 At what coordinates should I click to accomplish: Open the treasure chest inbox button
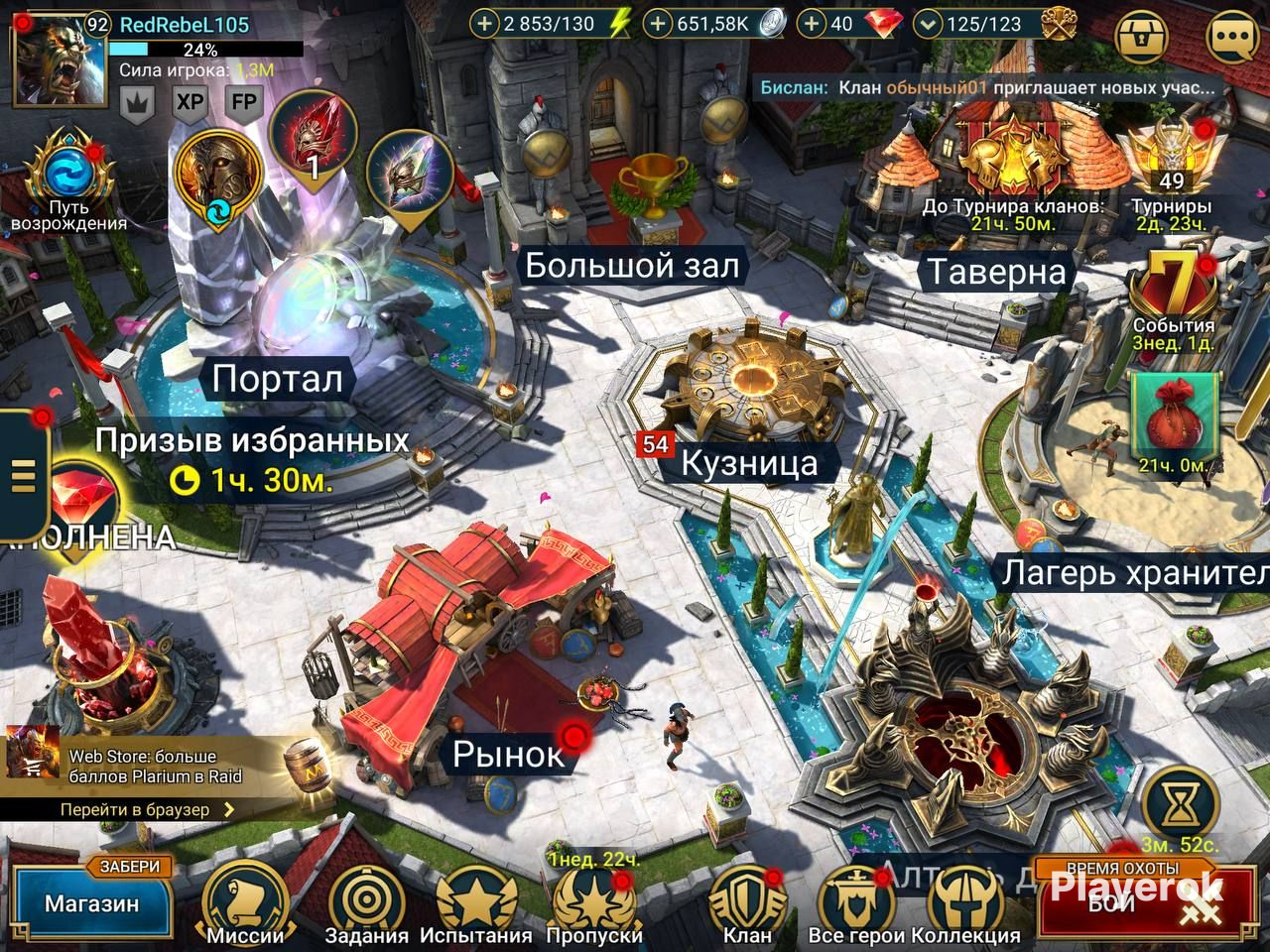tap(1144, 39)
